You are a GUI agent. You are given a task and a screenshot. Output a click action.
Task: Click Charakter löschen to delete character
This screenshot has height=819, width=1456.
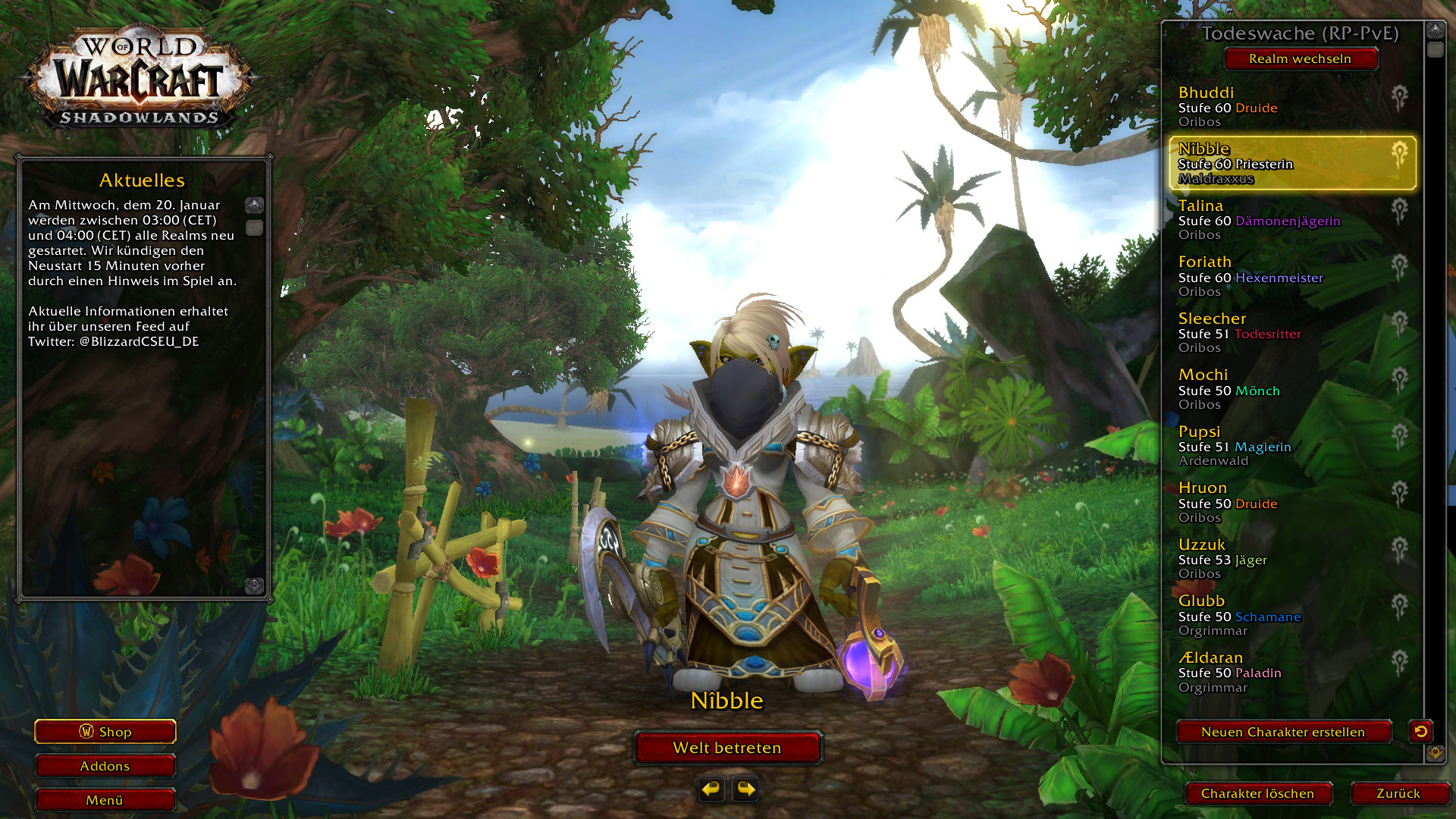point(1257,793)
